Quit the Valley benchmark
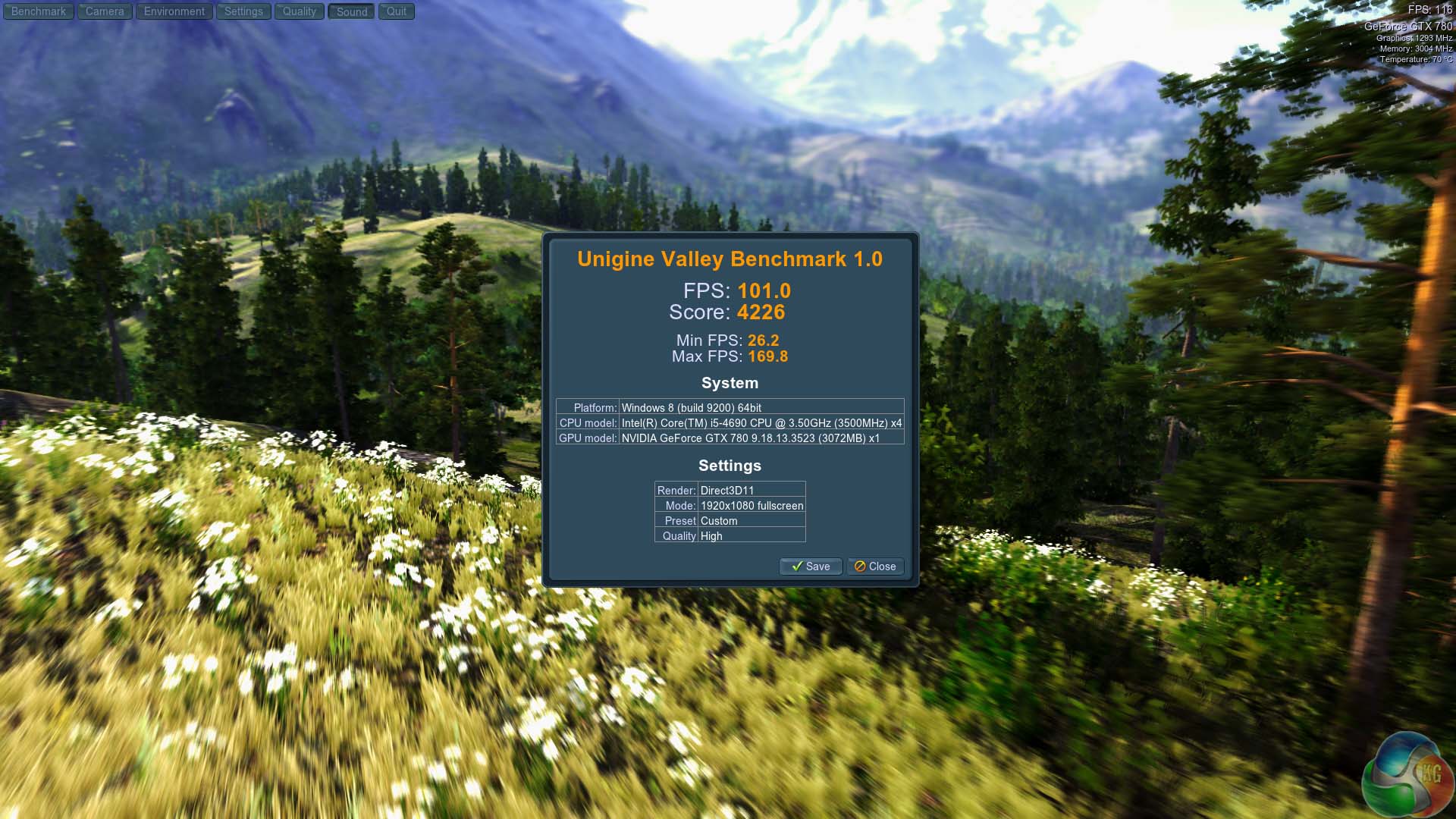 [397, 11]
